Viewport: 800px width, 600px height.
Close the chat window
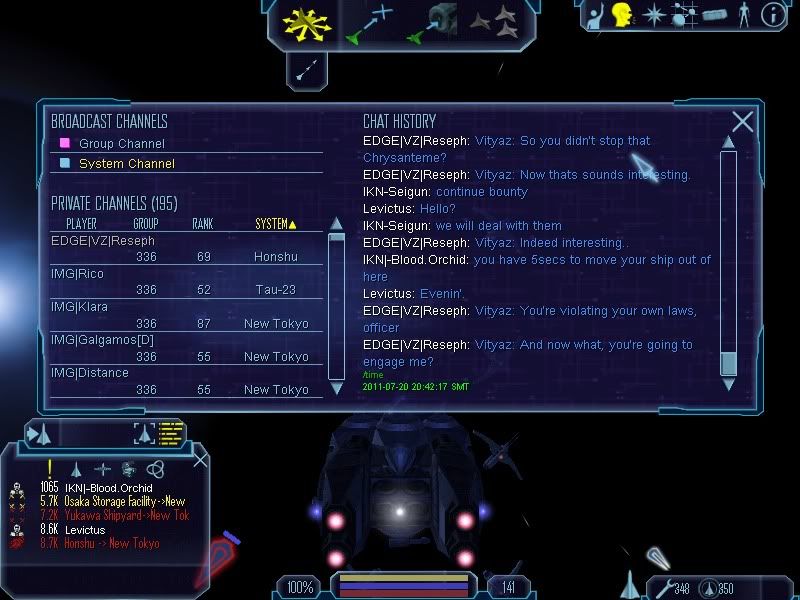pos(742,122)
